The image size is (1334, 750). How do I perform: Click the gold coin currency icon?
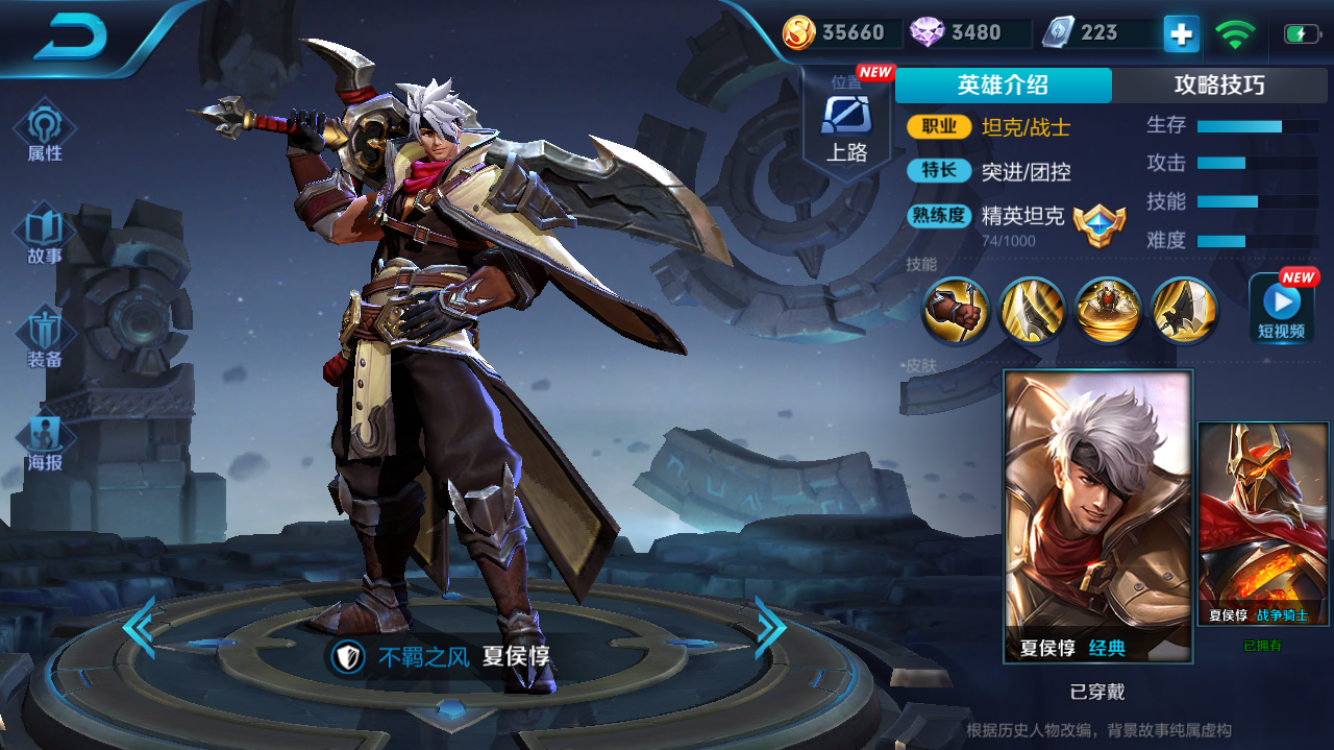(x=798, y=33)
